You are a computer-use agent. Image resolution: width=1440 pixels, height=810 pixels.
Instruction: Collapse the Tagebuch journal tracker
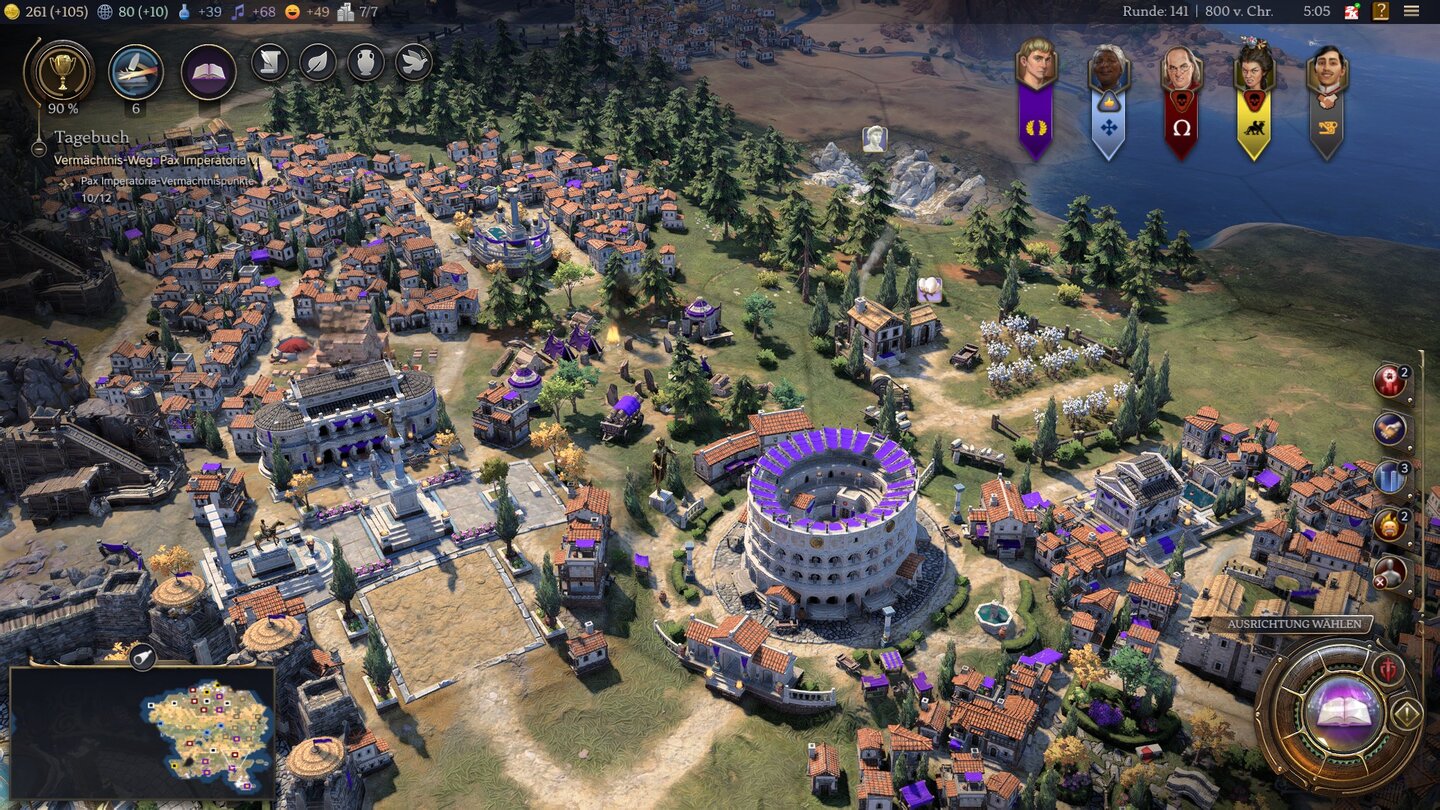click(x=38, y=148)
